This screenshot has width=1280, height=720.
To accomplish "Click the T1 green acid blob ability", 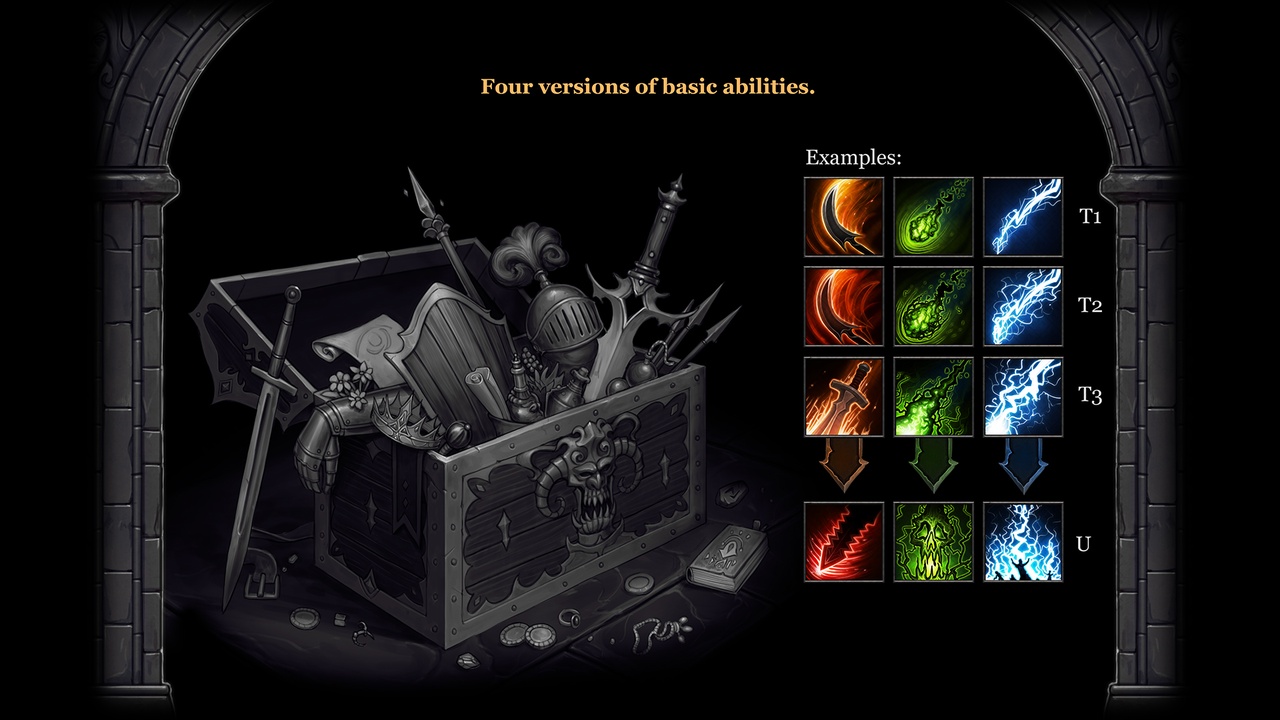I will click(x=933, y=217).
